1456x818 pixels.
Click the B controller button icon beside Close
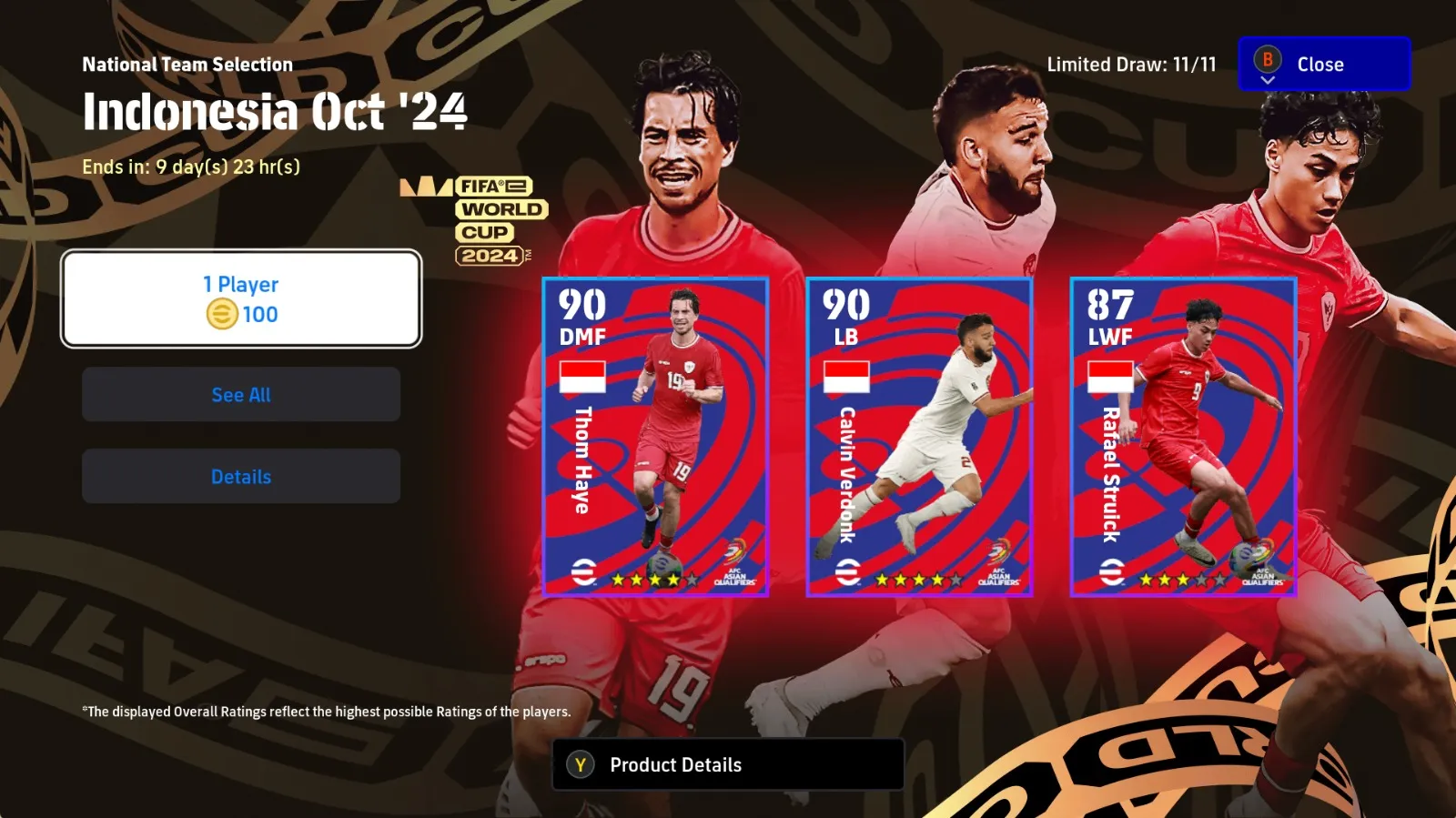point(1267,63)
